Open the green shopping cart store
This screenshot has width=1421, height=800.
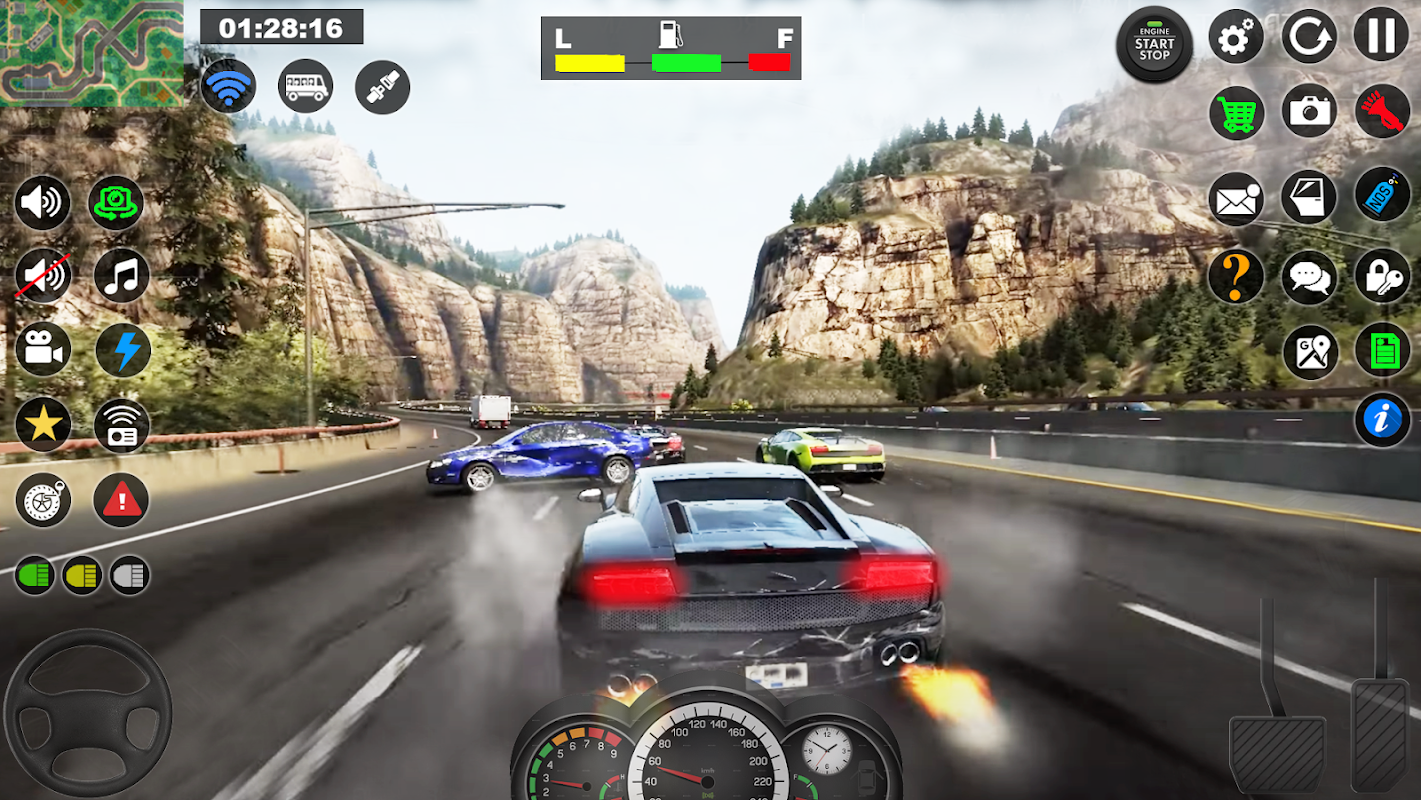tap(1237, 113)
